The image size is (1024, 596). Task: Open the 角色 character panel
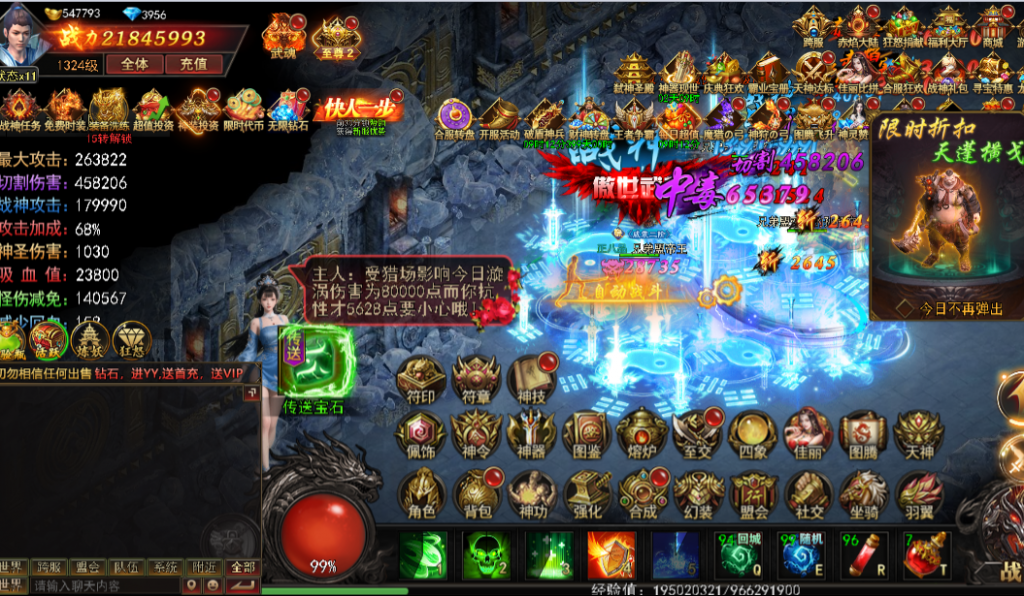click(x=421, y=494)
